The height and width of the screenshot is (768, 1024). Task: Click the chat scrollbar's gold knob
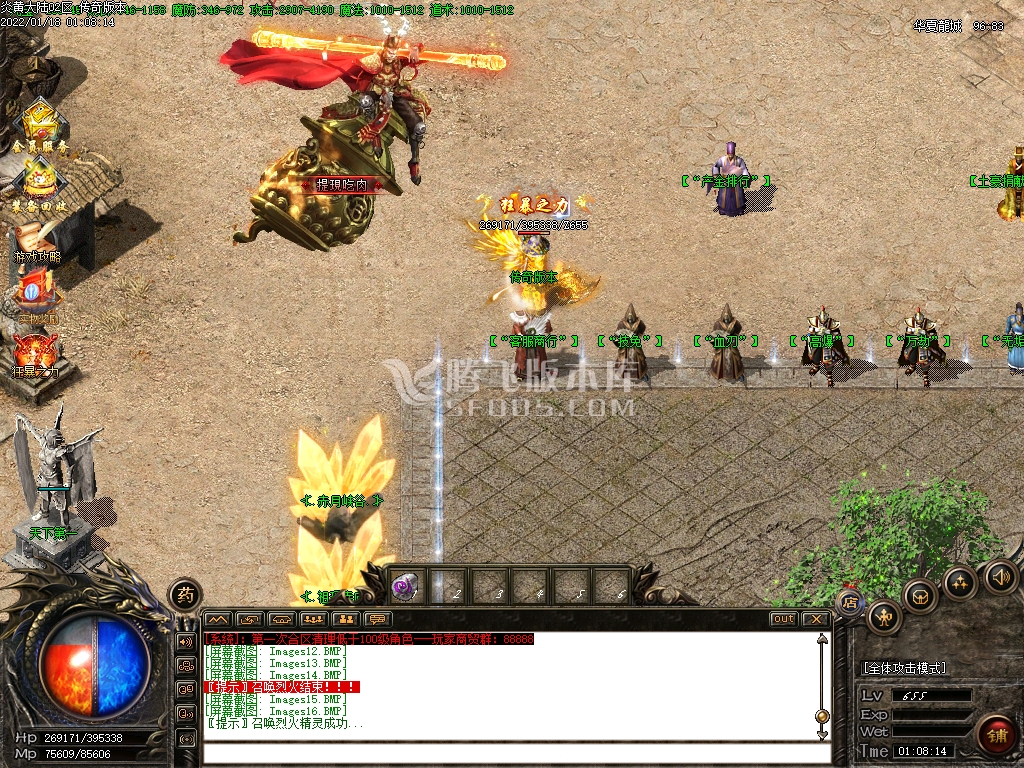pos(822,716)
